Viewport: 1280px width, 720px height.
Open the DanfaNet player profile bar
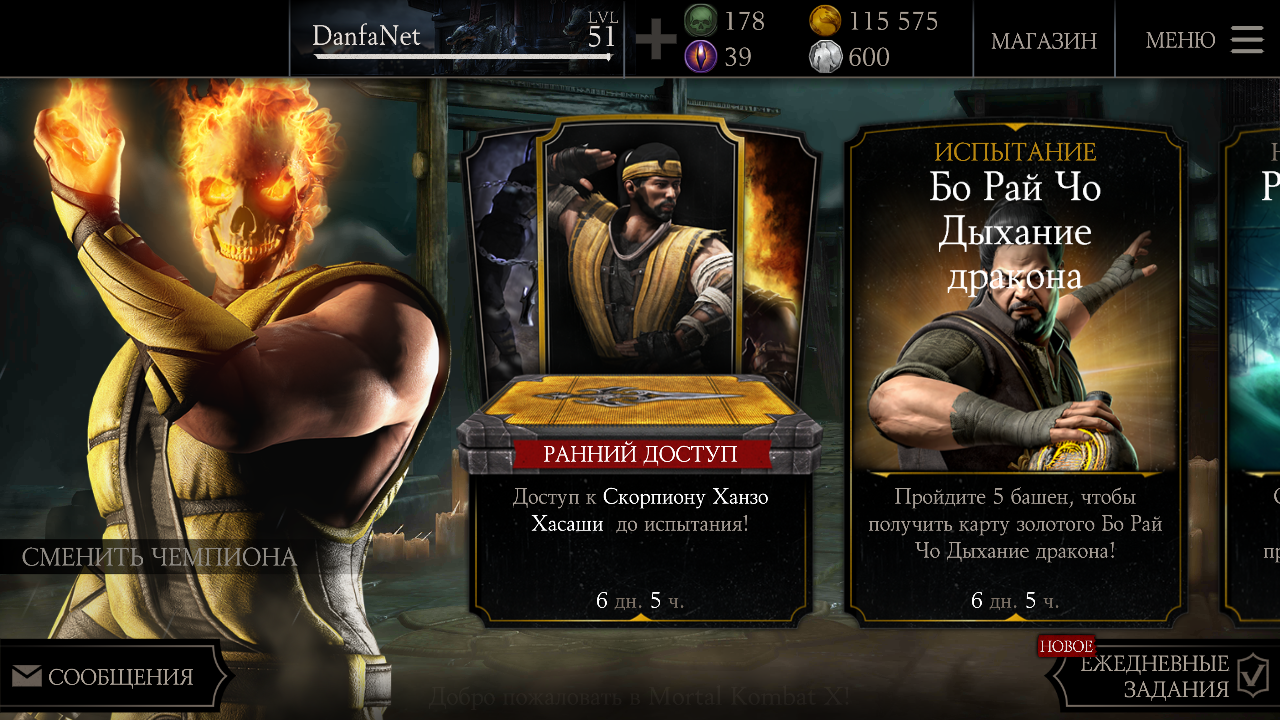pos(460,39)
